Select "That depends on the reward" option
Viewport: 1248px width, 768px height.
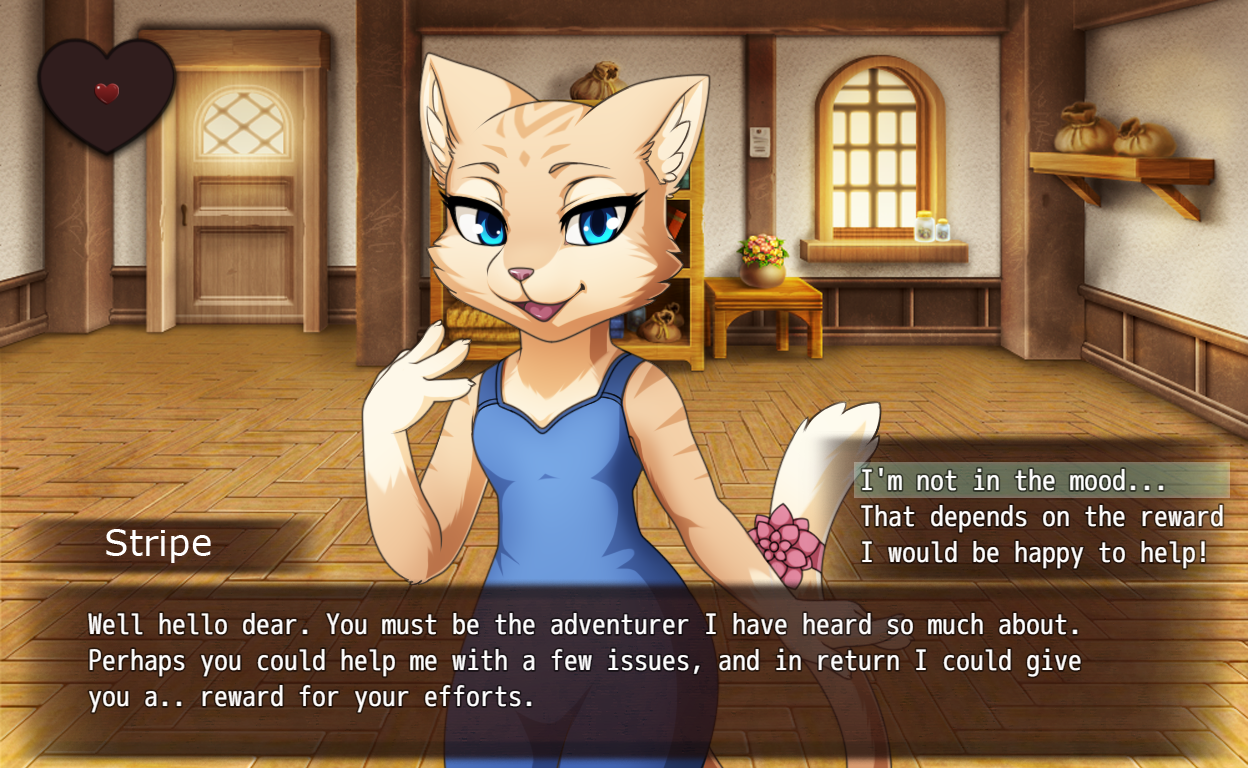pos(1041,517)
